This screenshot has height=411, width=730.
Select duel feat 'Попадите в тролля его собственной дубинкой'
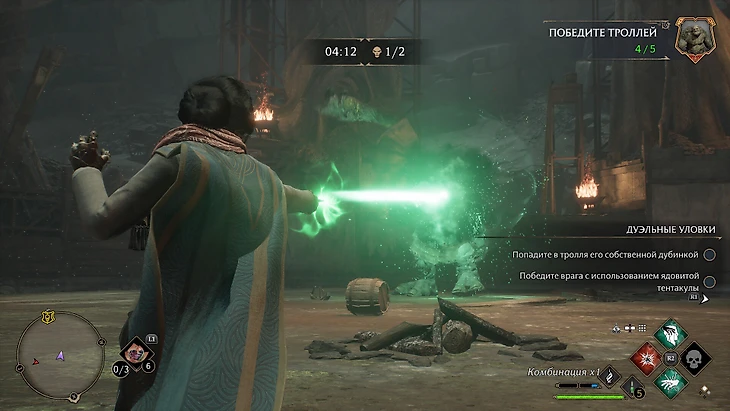(x=600, y=255)
